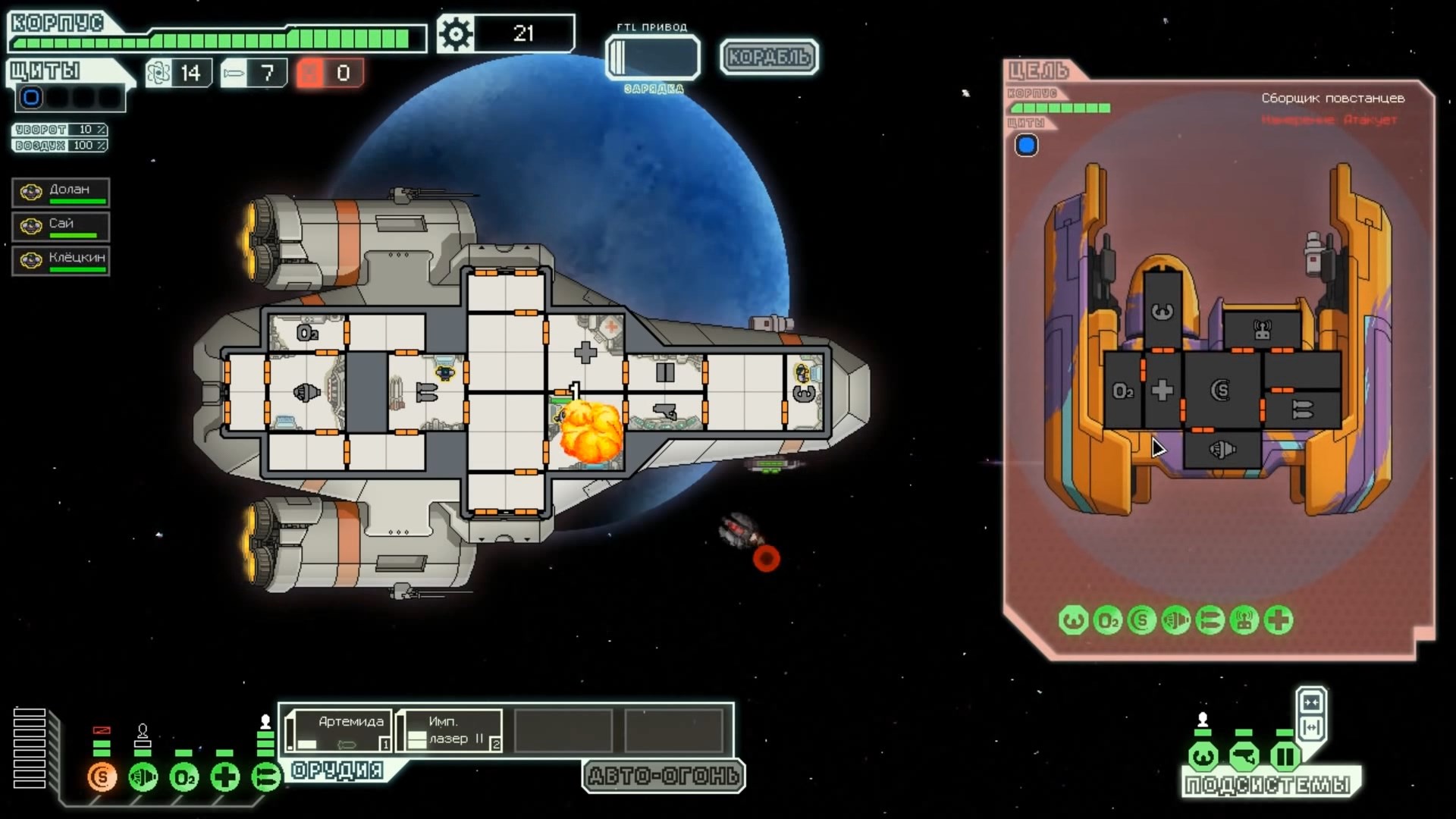The height and width of the screenshot is (819, 1456).
Task: Select the Артемида missile weapon slot
Action: 340,731
